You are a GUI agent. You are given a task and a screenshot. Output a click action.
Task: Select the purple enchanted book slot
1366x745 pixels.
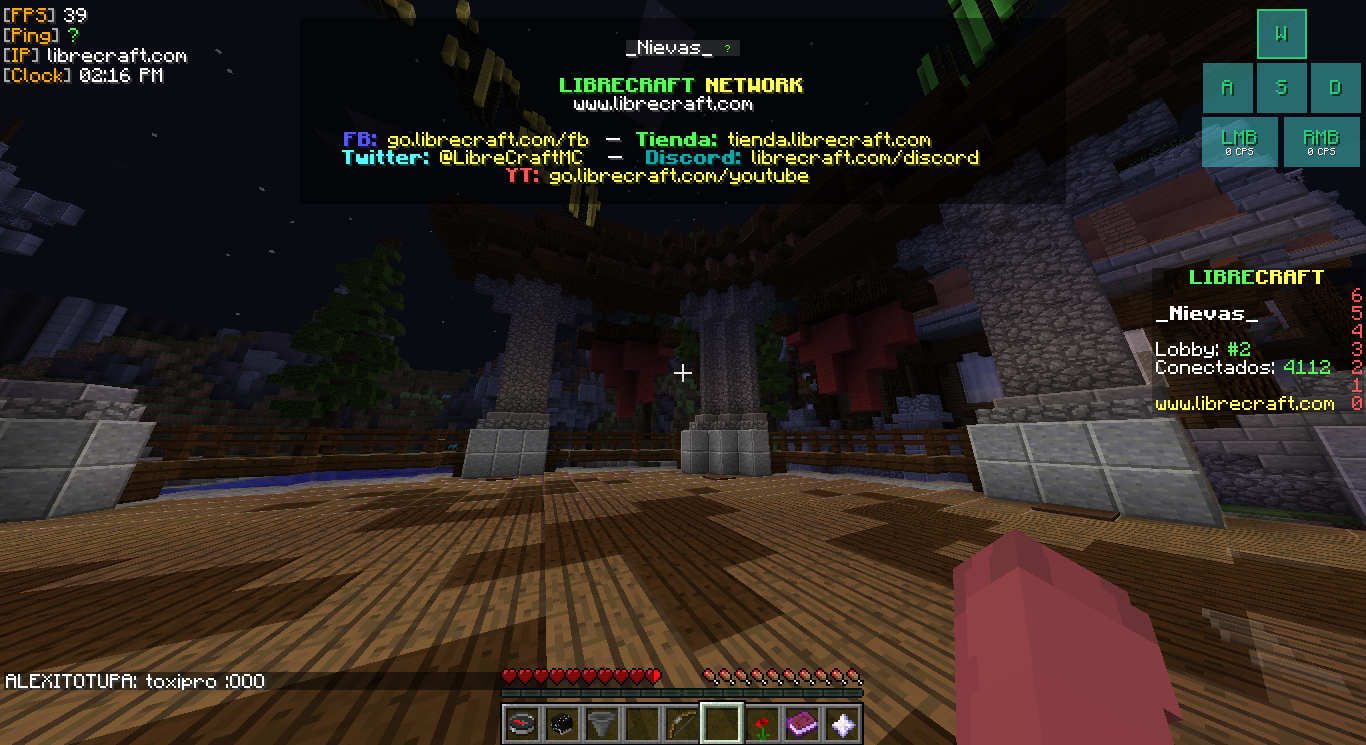click(802, 723)
